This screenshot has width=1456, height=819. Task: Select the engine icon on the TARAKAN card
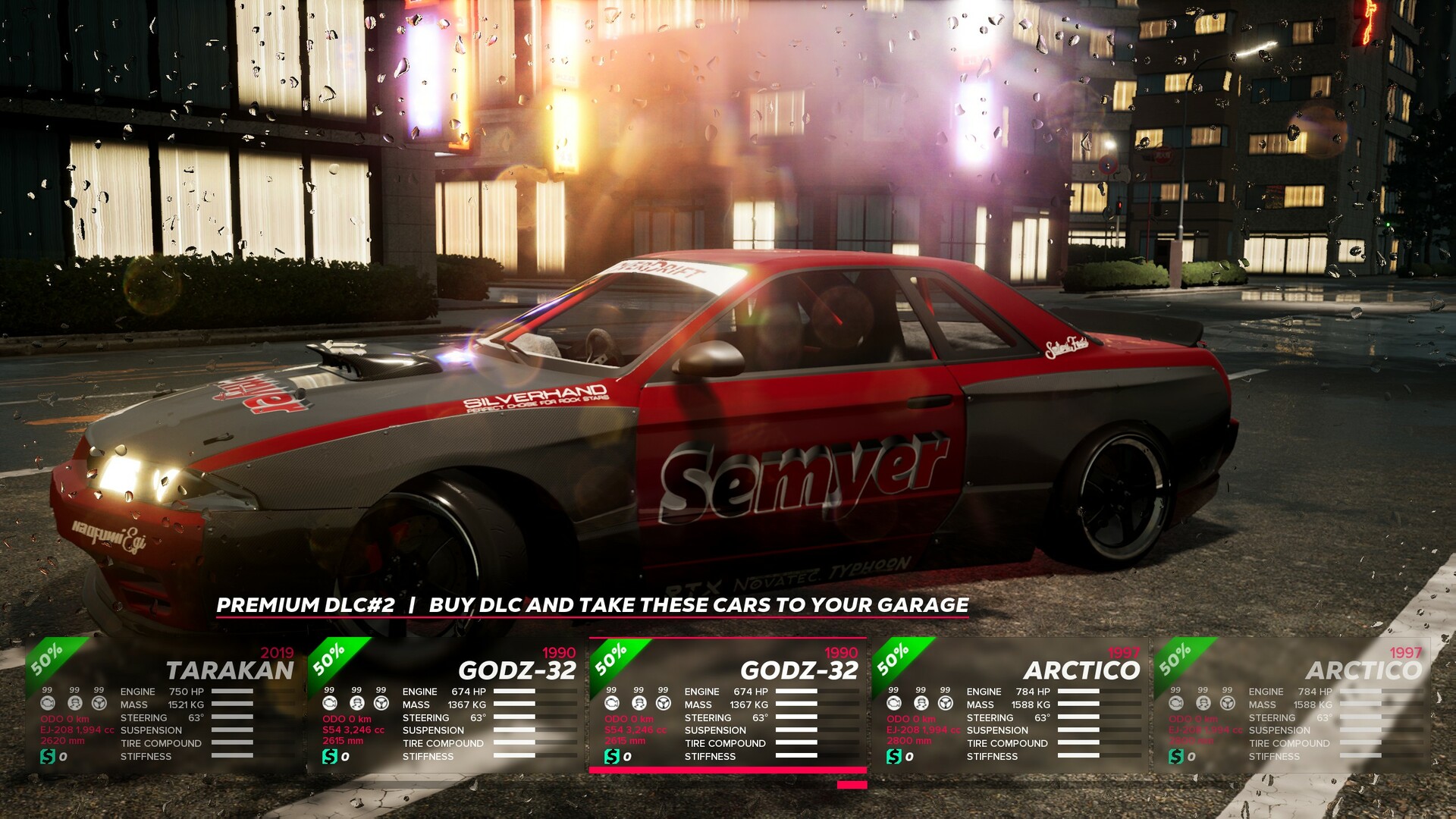tap(48, 704)
